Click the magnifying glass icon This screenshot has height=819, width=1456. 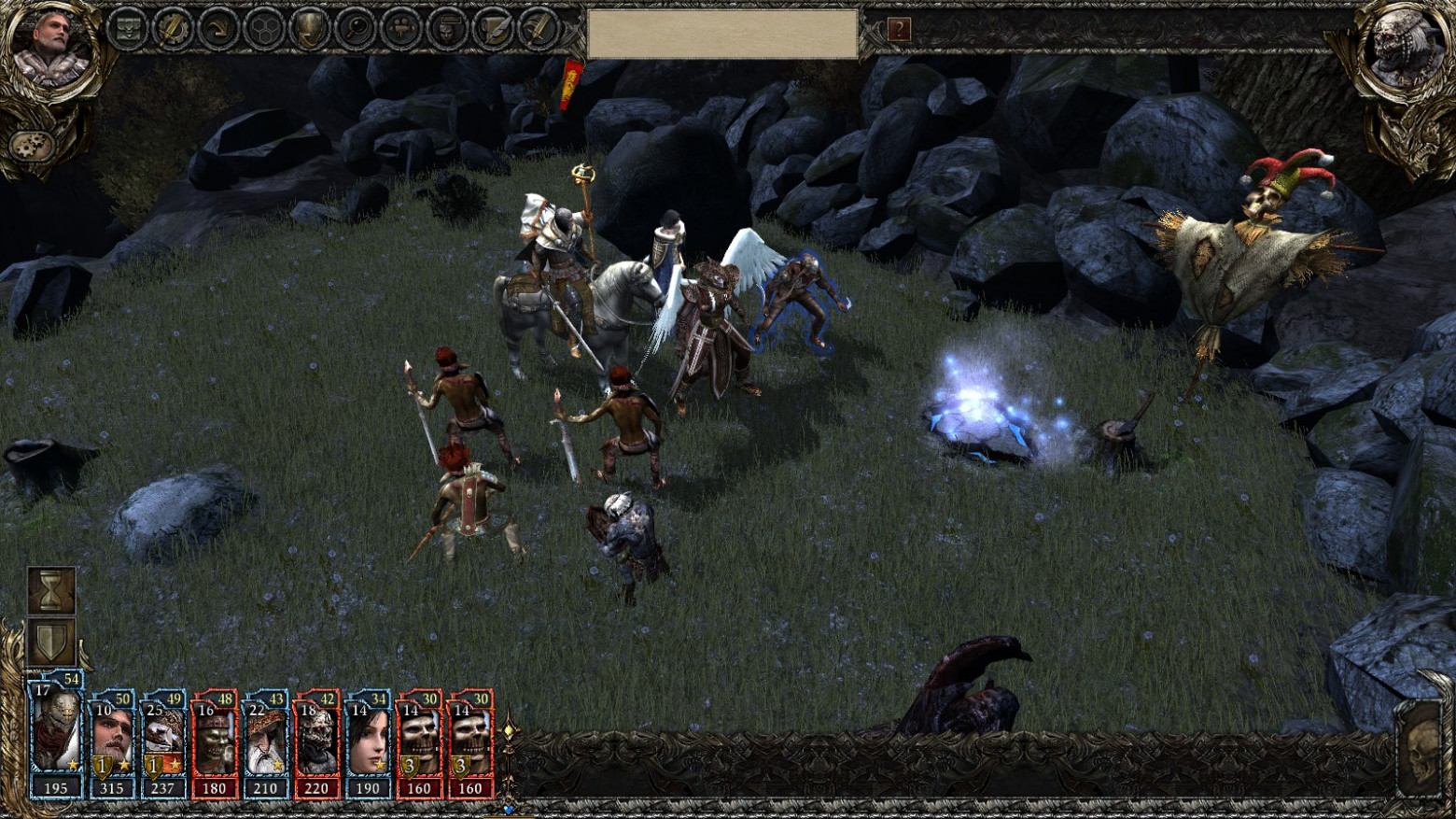(x=357, y=29)
